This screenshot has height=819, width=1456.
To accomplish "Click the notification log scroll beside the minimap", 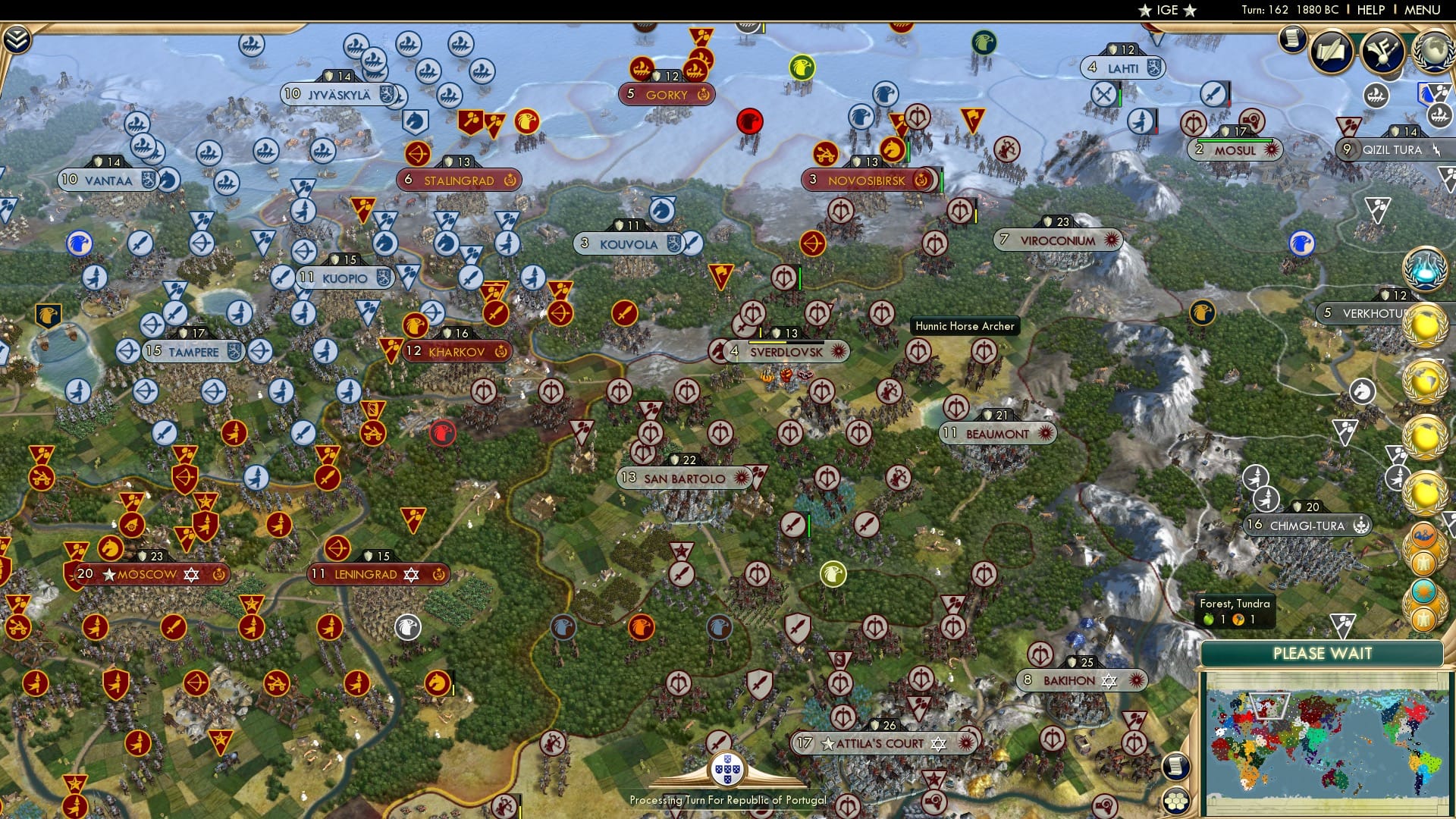I will [1174, 767].
